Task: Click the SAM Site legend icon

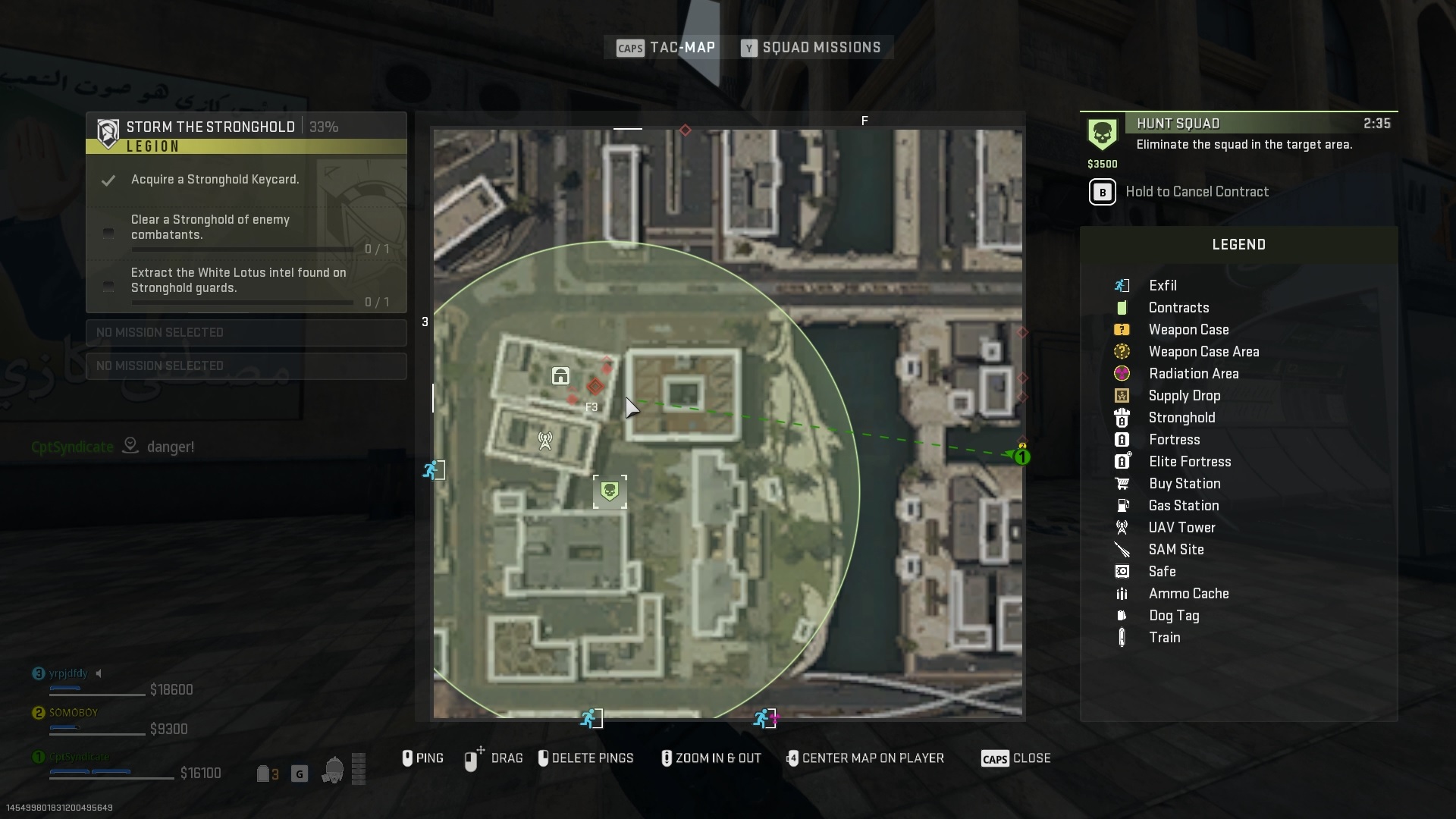Action: tap(1122, 549)
